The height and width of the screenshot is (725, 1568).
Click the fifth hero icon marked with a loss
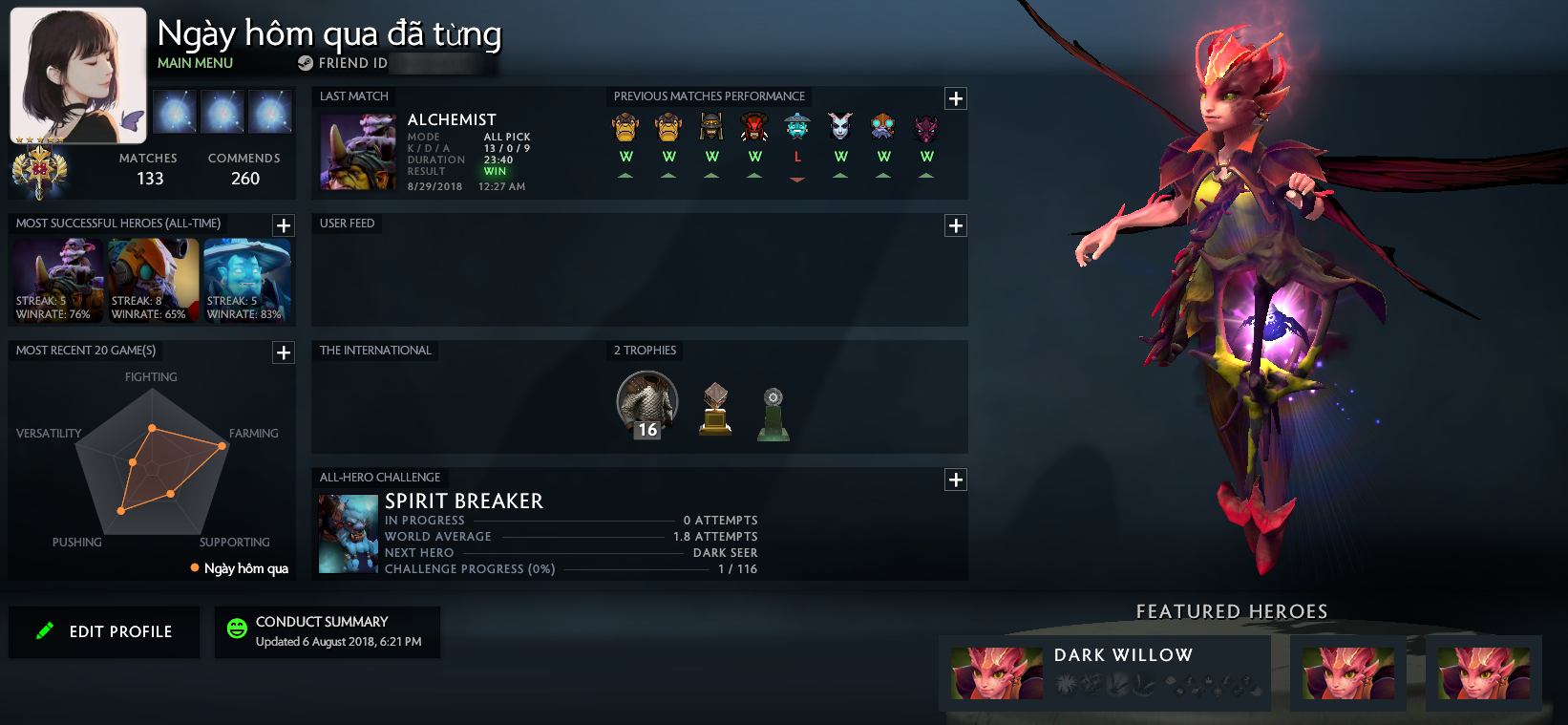(x=796, y=125)
